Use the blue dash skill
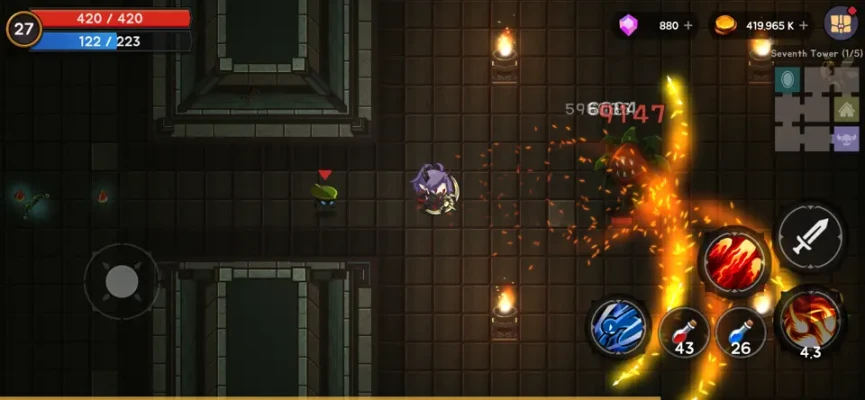This screenshot has height=400, width=865. coord(619,327)
